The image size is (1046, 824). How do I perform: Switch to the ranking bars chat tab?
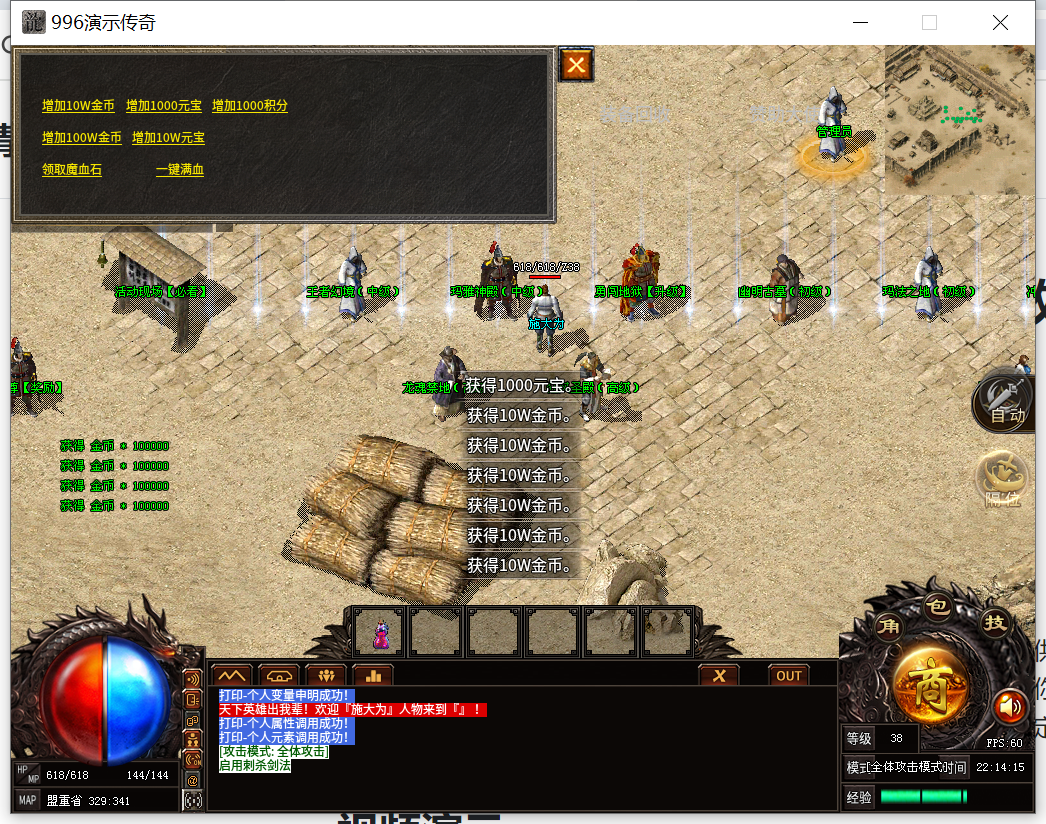click(x=373, y=675)
